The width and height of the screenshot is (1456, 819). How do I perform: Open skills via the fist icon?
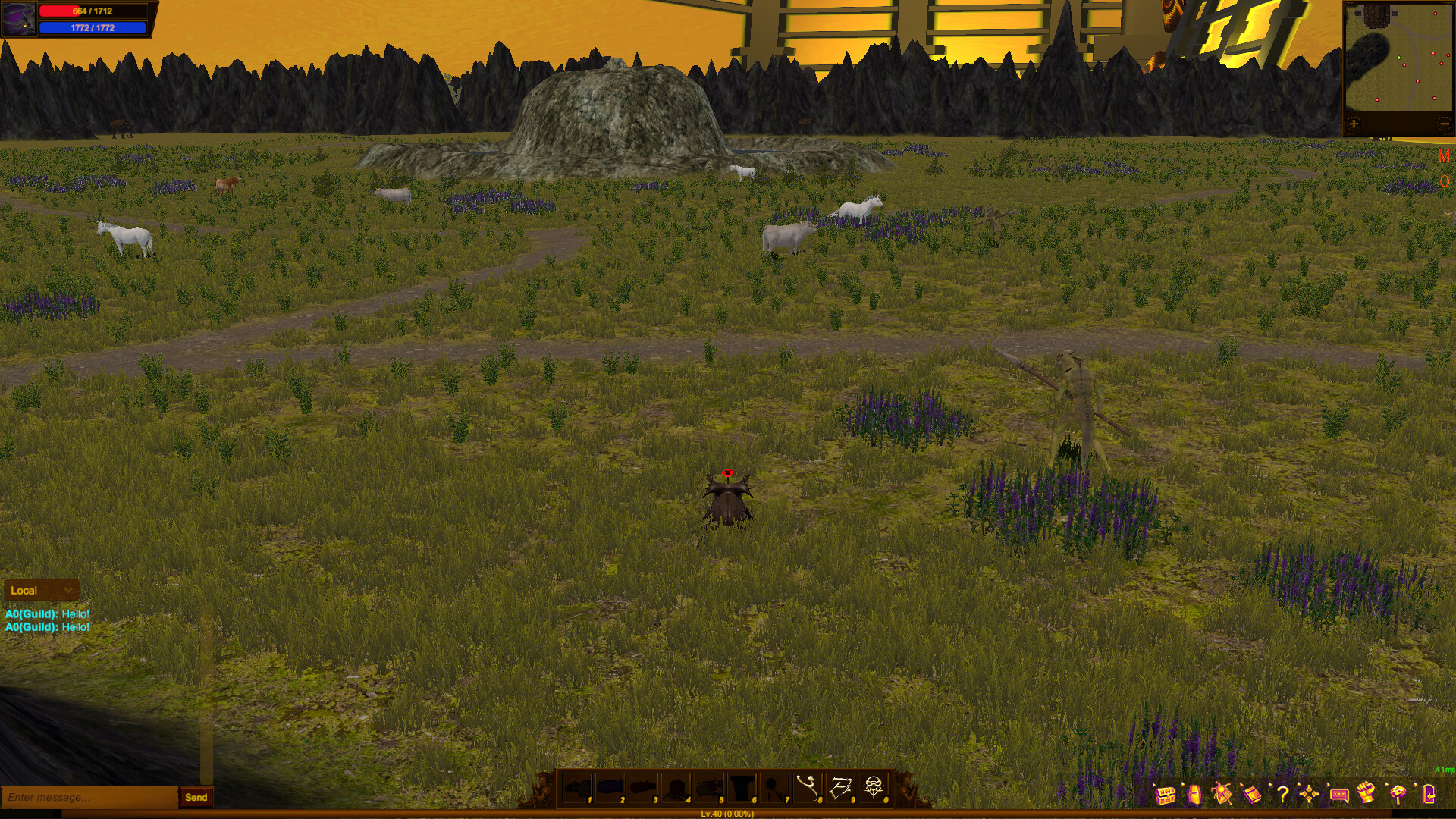(x=1367, y=795)
